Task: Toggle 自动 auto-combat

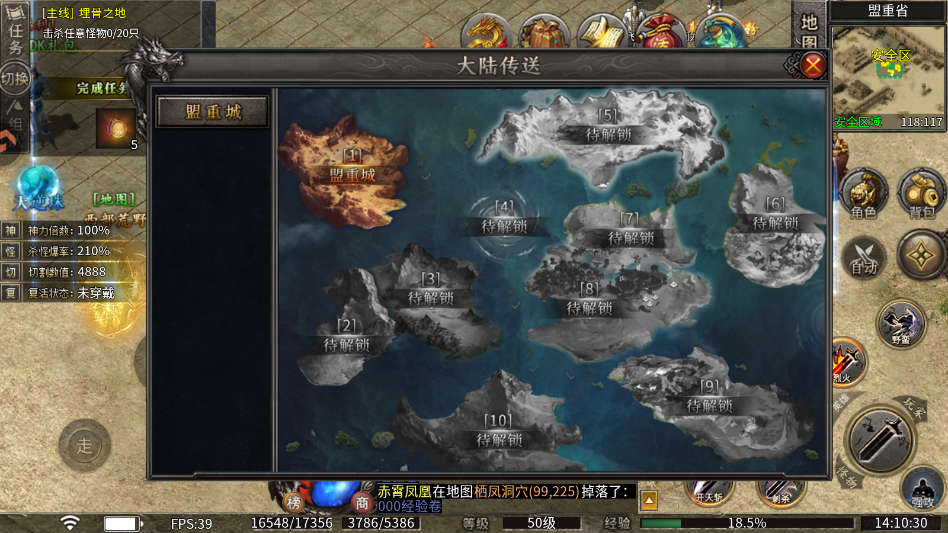Action: pos(862,255)
